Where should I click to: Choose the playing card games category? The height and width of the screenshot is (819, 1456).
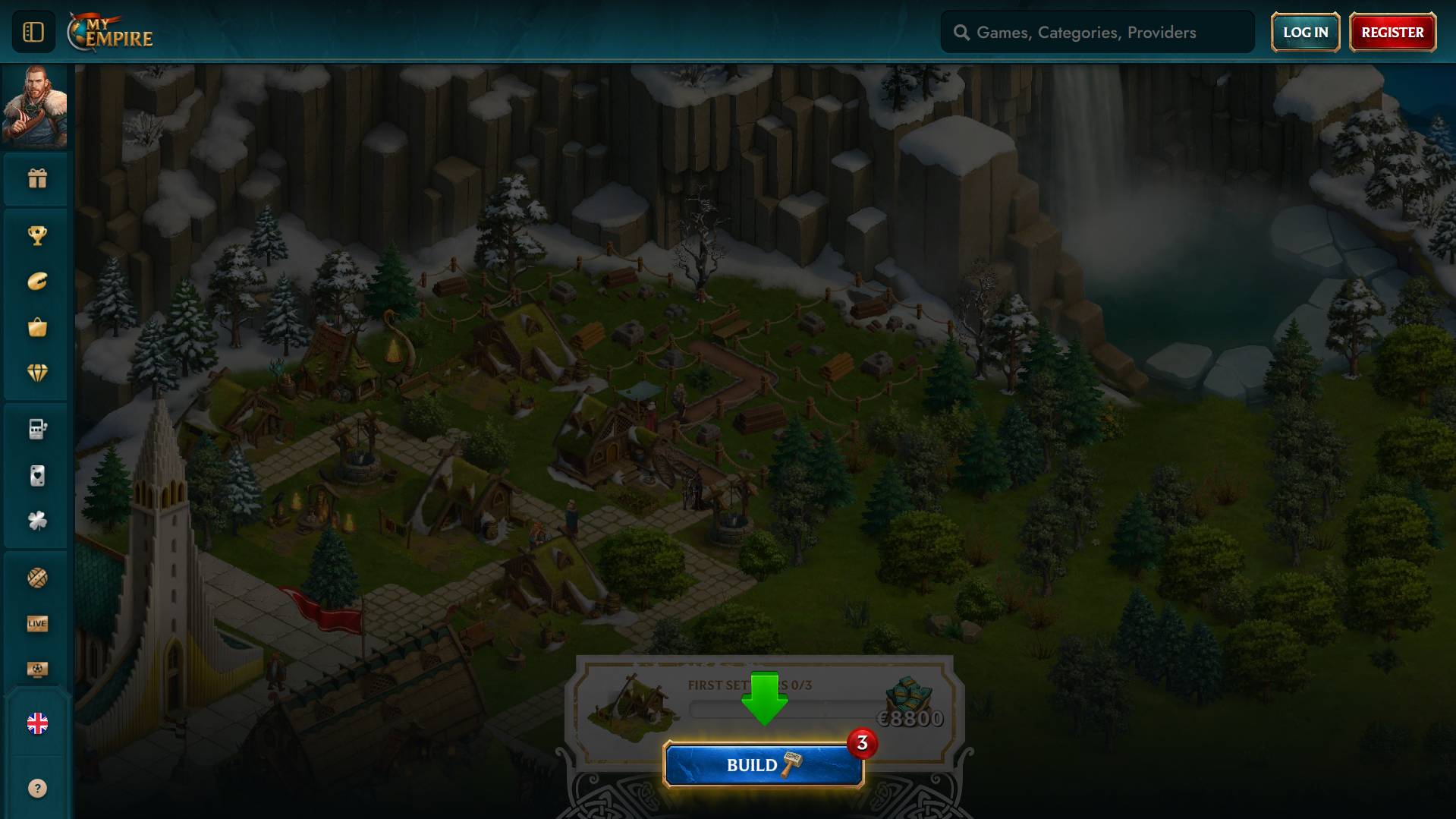pos(37,476)
